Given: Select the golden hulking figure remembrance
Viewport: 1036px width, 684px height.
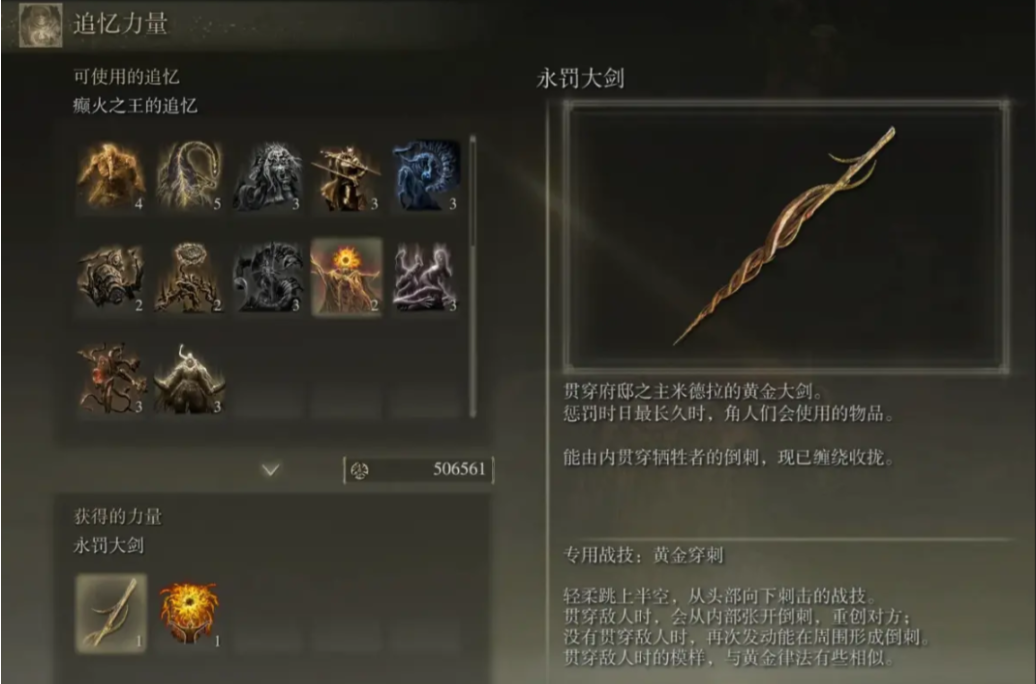Looking at the screenshot, I should coord(112,177).
